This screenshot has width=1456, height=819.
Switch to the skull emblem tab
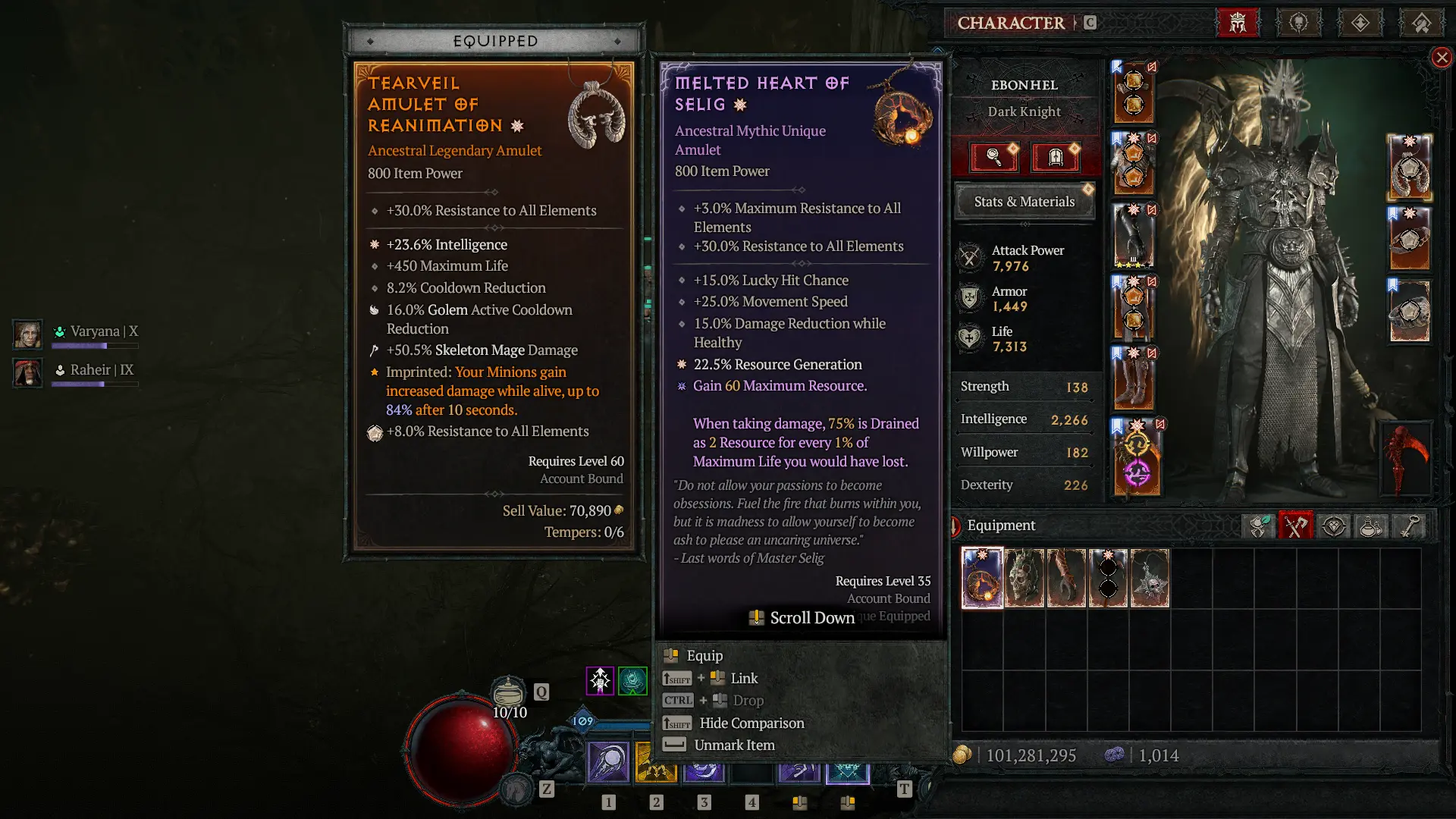click(x=1298, y=23)
